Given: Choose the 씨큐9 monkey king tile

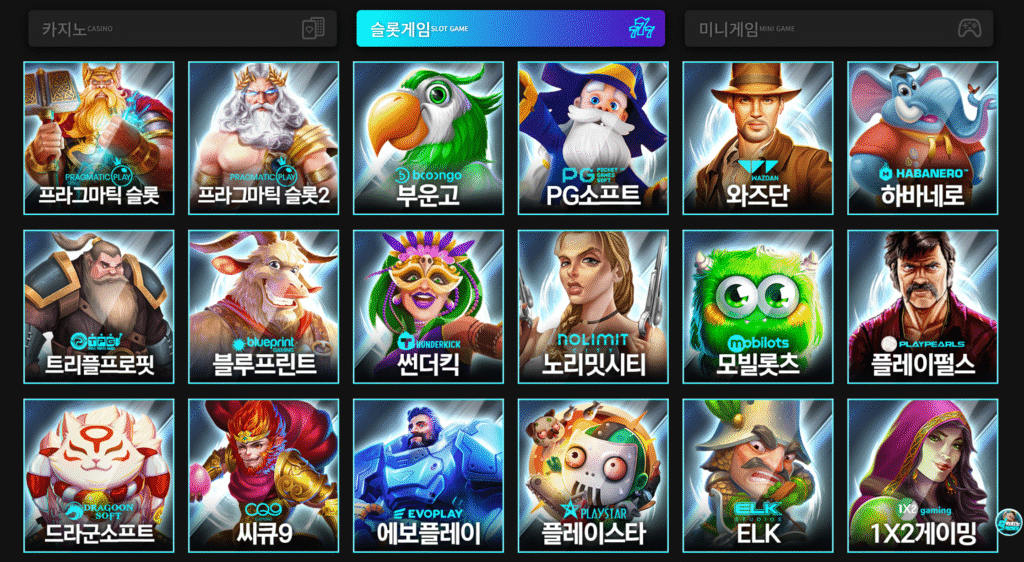Looking at the screenshot, I should (263, 476).
